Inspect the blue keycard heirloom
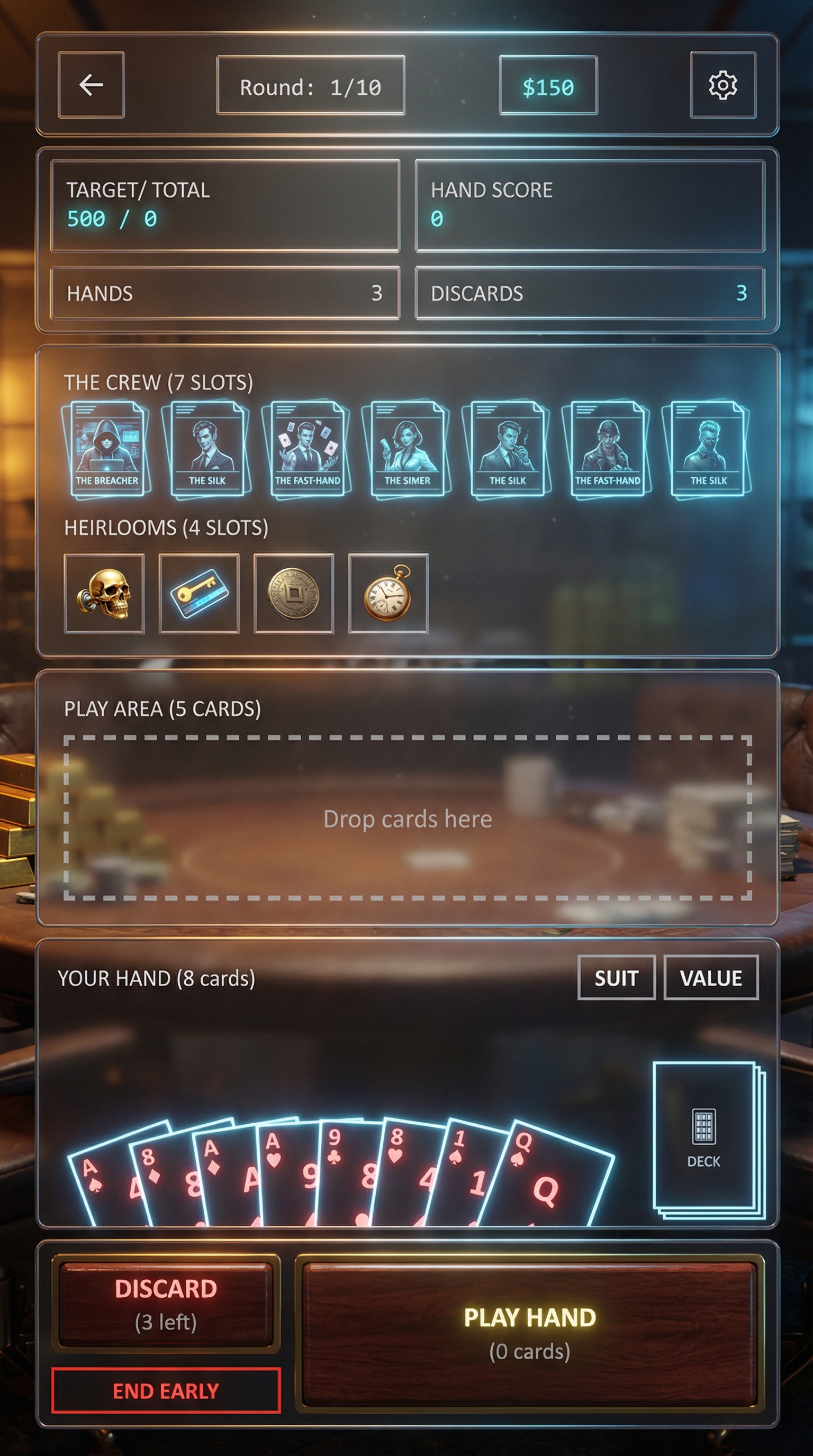 pos(199,594)
